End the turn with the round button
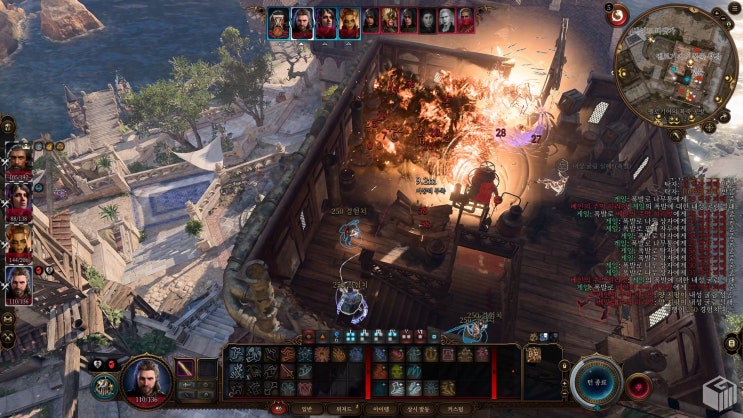 597,382
